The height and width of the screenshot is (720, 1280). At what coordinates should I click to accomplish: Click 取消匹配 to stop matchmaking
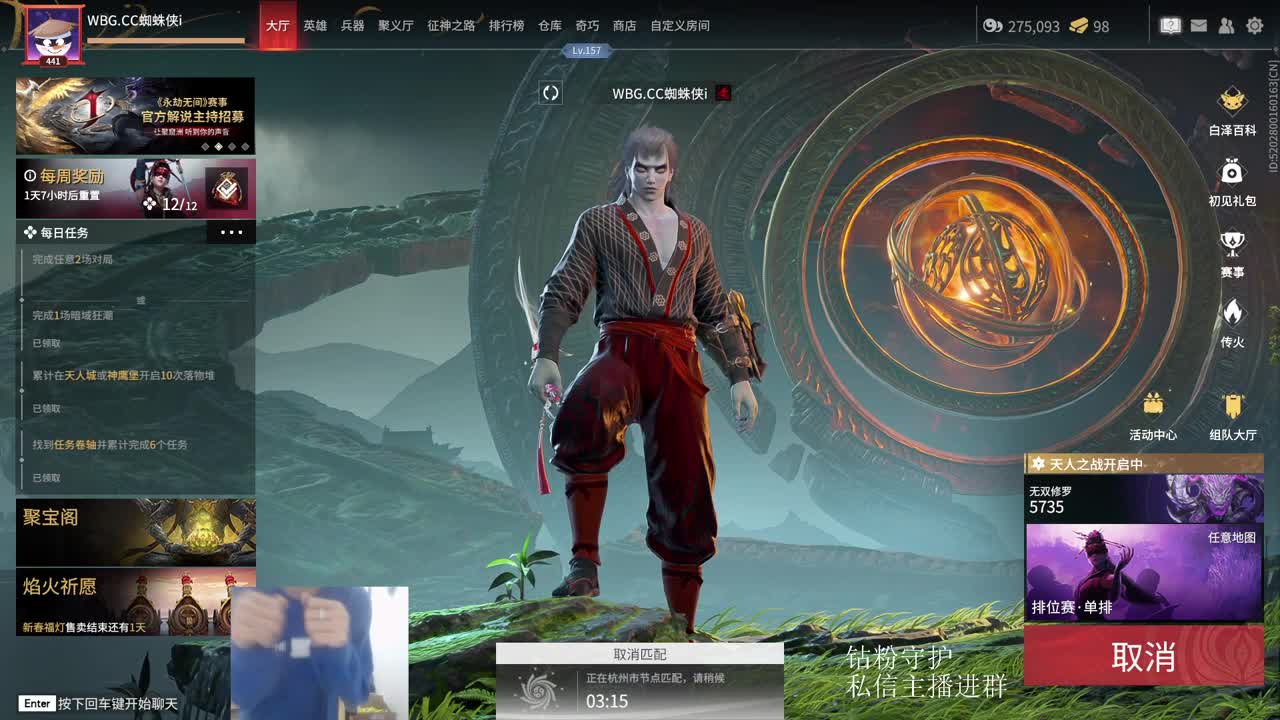pos(640,653)
